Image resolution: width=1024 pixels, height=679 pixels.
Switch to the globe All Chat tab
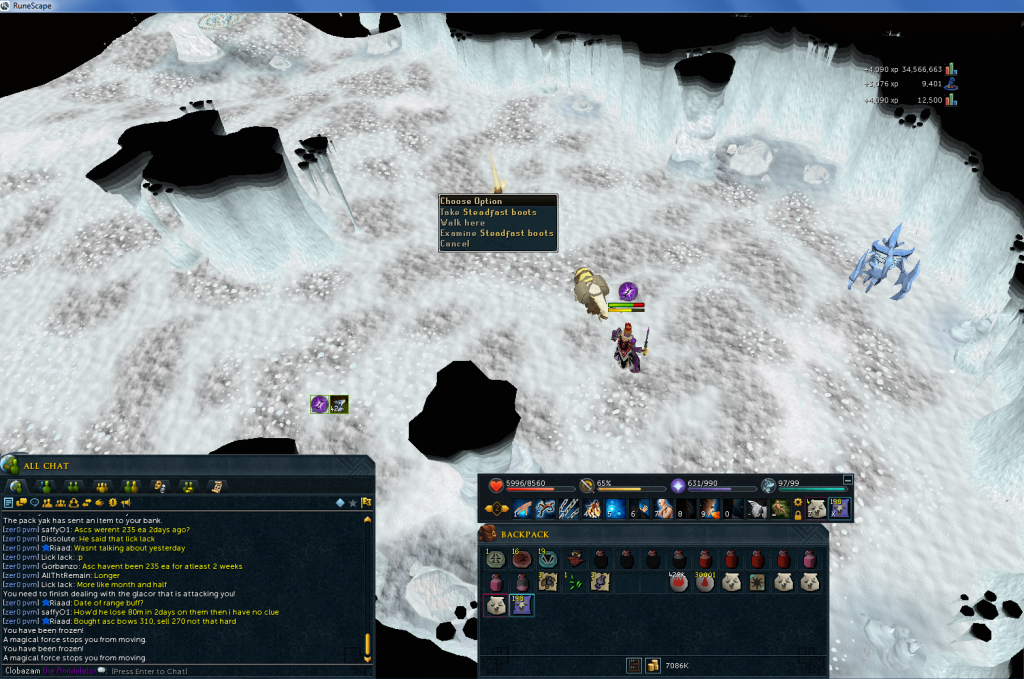tap(16, 486)
